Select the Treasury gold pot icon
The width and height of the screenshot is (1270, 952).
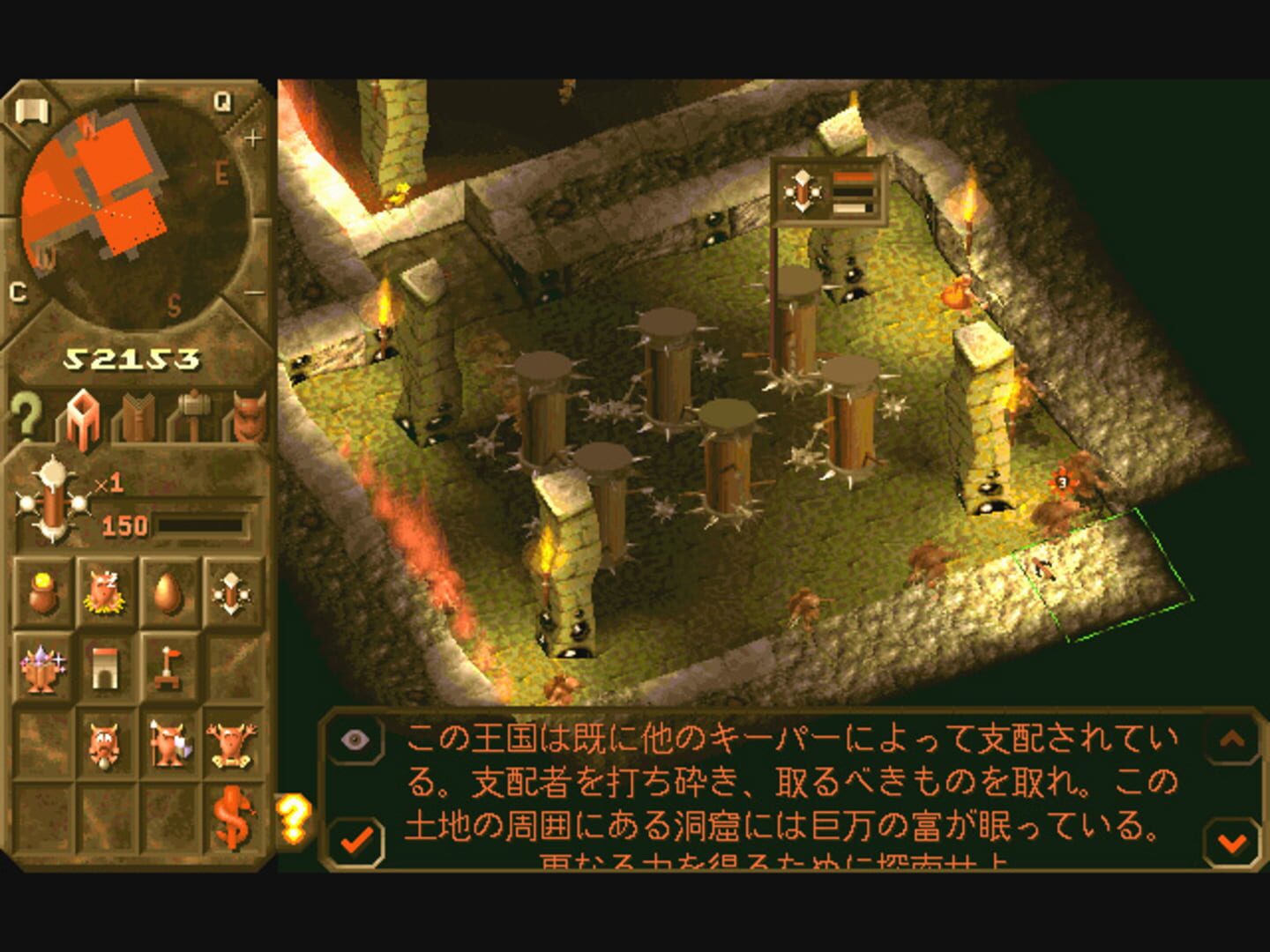tap(44, 591)
